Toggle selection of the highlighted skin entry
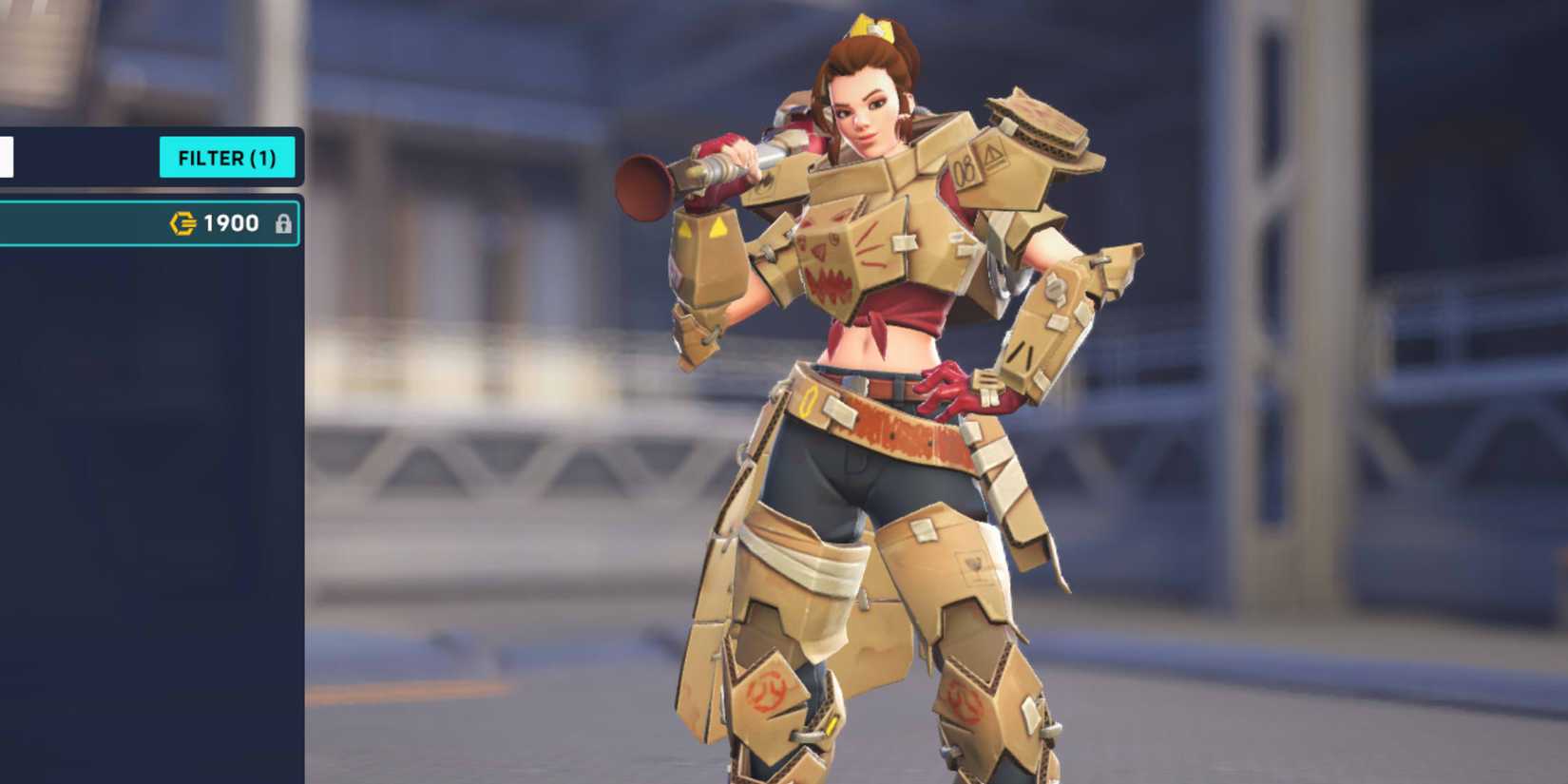This screenshot has width=1568, height=784. point(114,222)
